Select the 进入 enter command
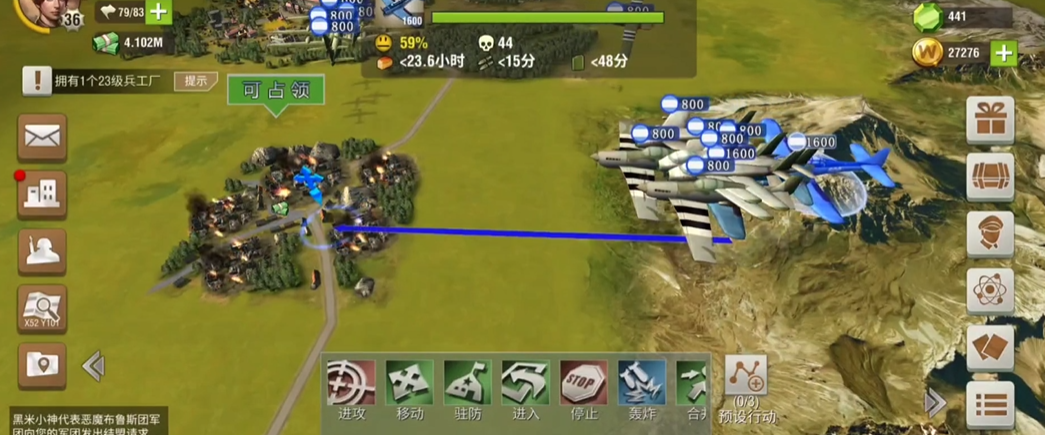This screenshot has height=435, width=1045. point(525,385)
